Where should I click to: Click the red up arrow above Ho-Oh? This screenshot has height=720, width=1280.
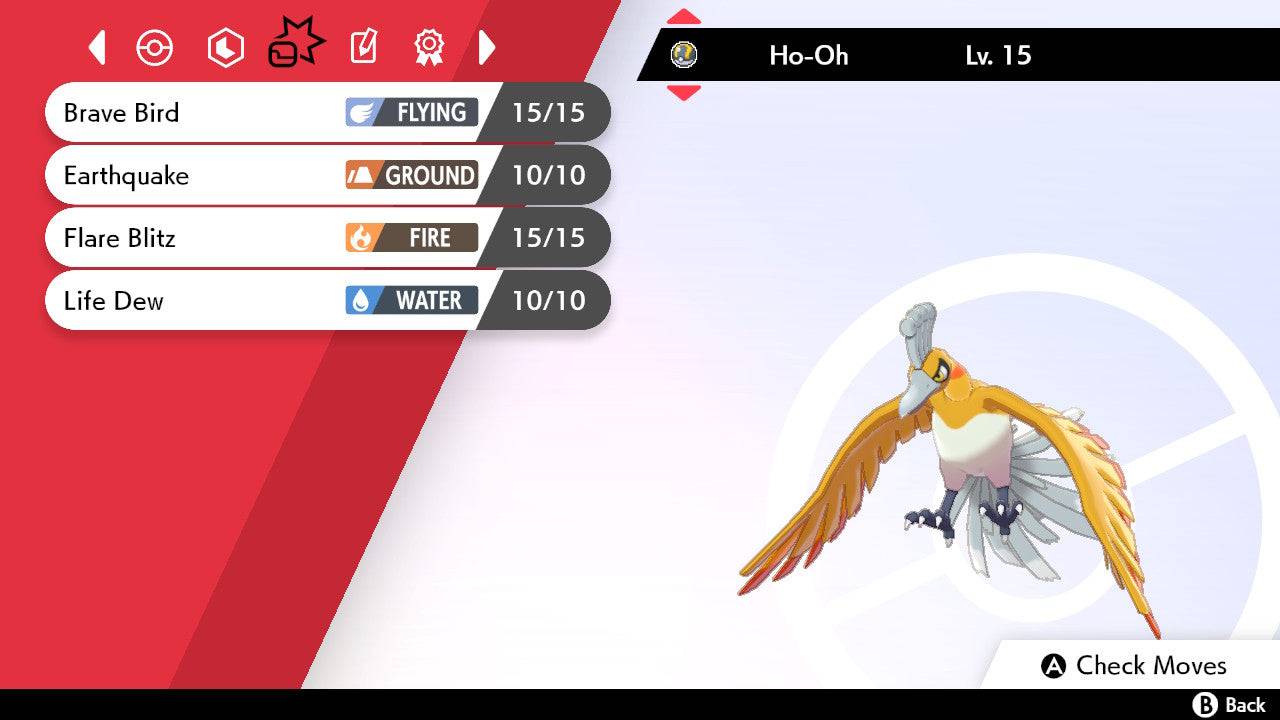pos(684,15)
